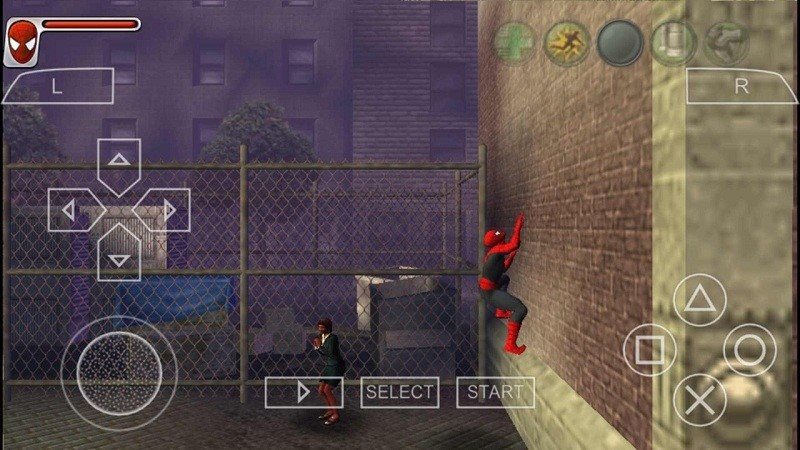Click the START button
This screenshot has width=800, height=450.
click(495, 392)
